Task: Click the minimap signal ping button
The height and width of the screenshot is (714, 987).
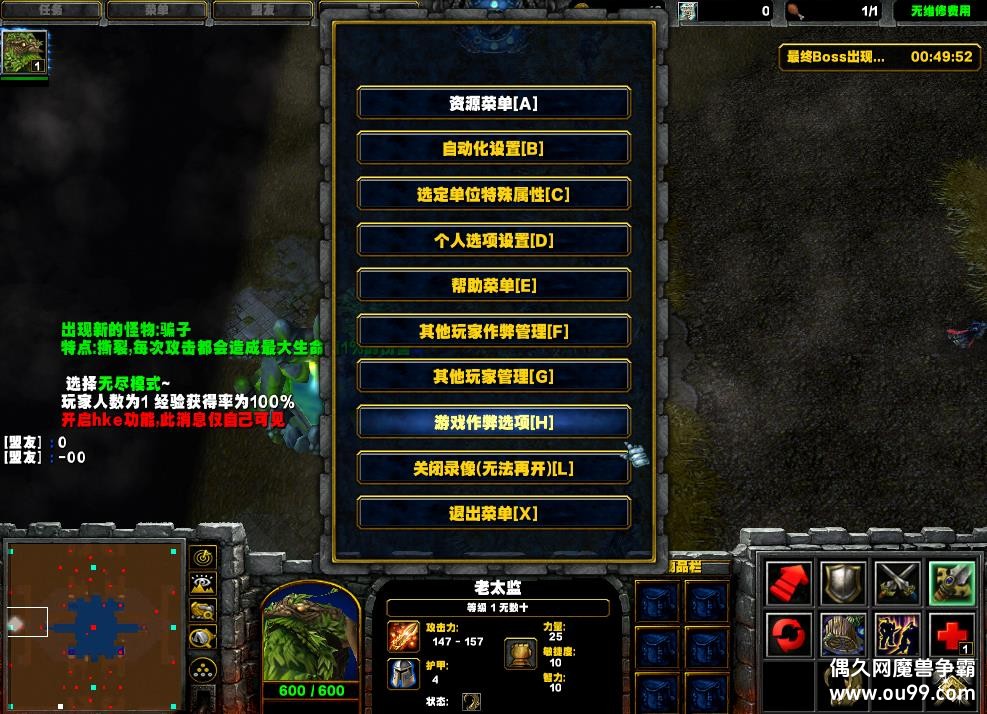Action: point(203,557)
